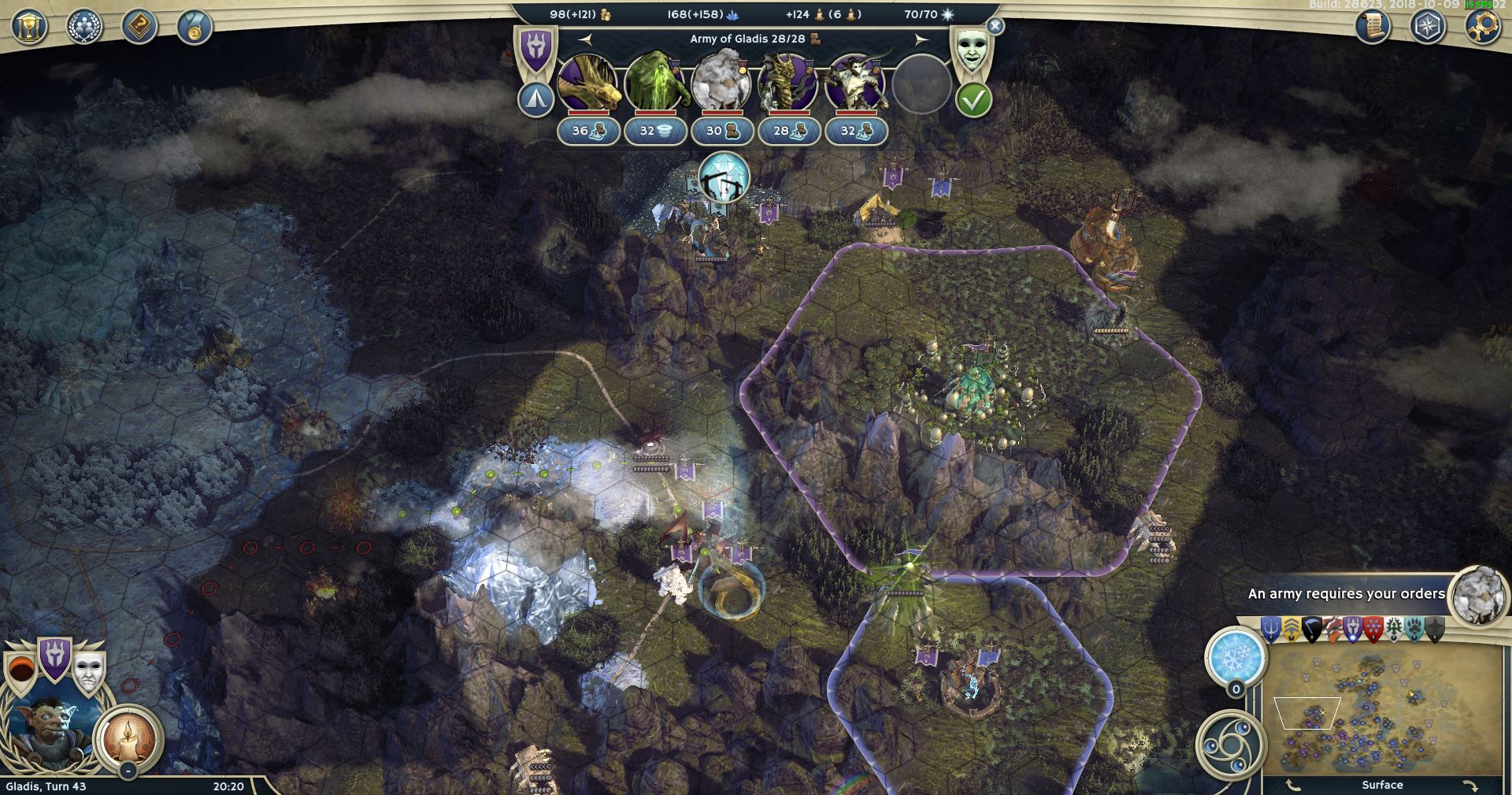Open the candle research button
The height and width of the screenshot is (795, 1512).
tap(128, 738)
